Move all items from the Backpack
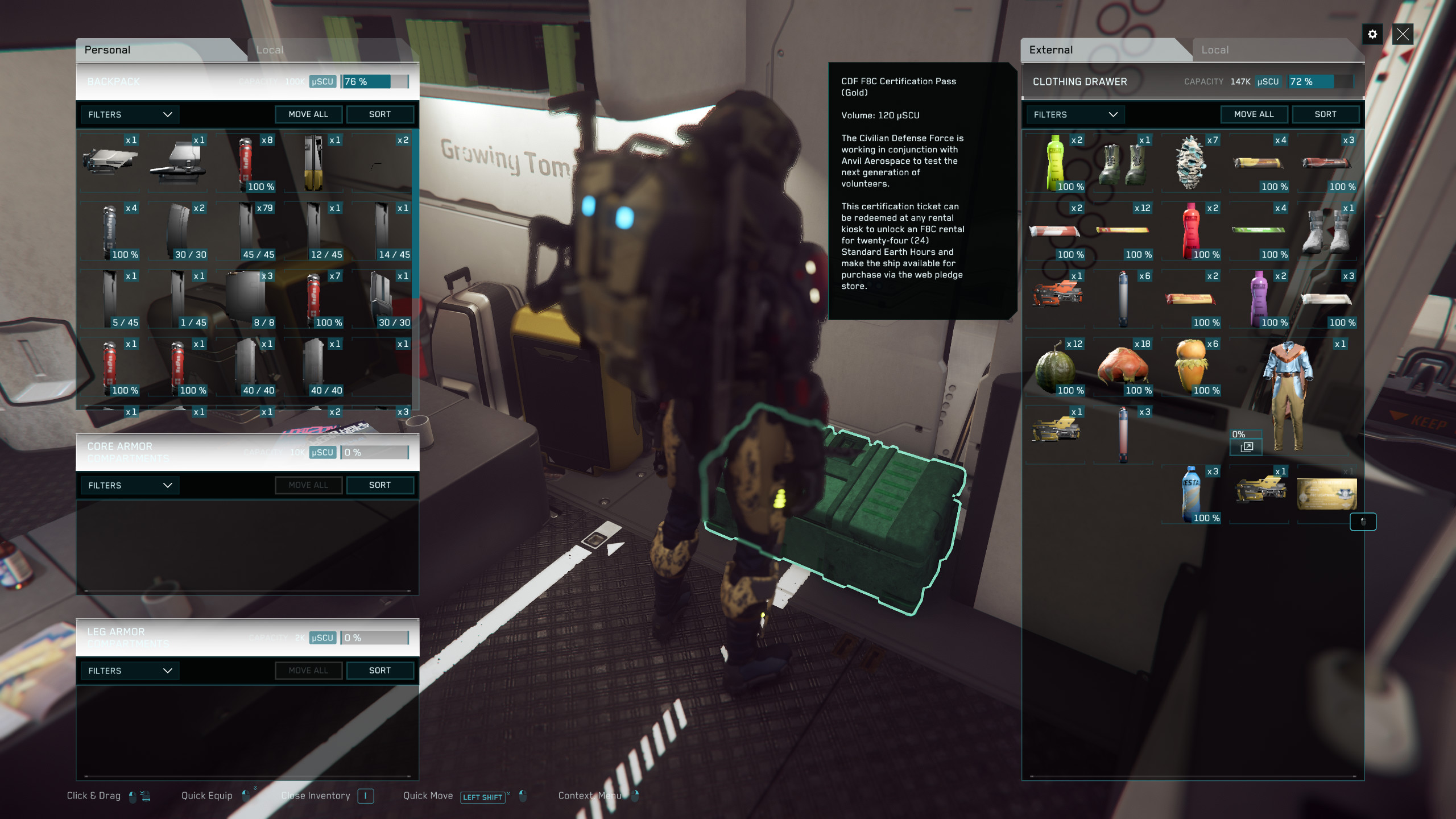1456x819 pixels. pyautogui.click(x=308, y=114)
